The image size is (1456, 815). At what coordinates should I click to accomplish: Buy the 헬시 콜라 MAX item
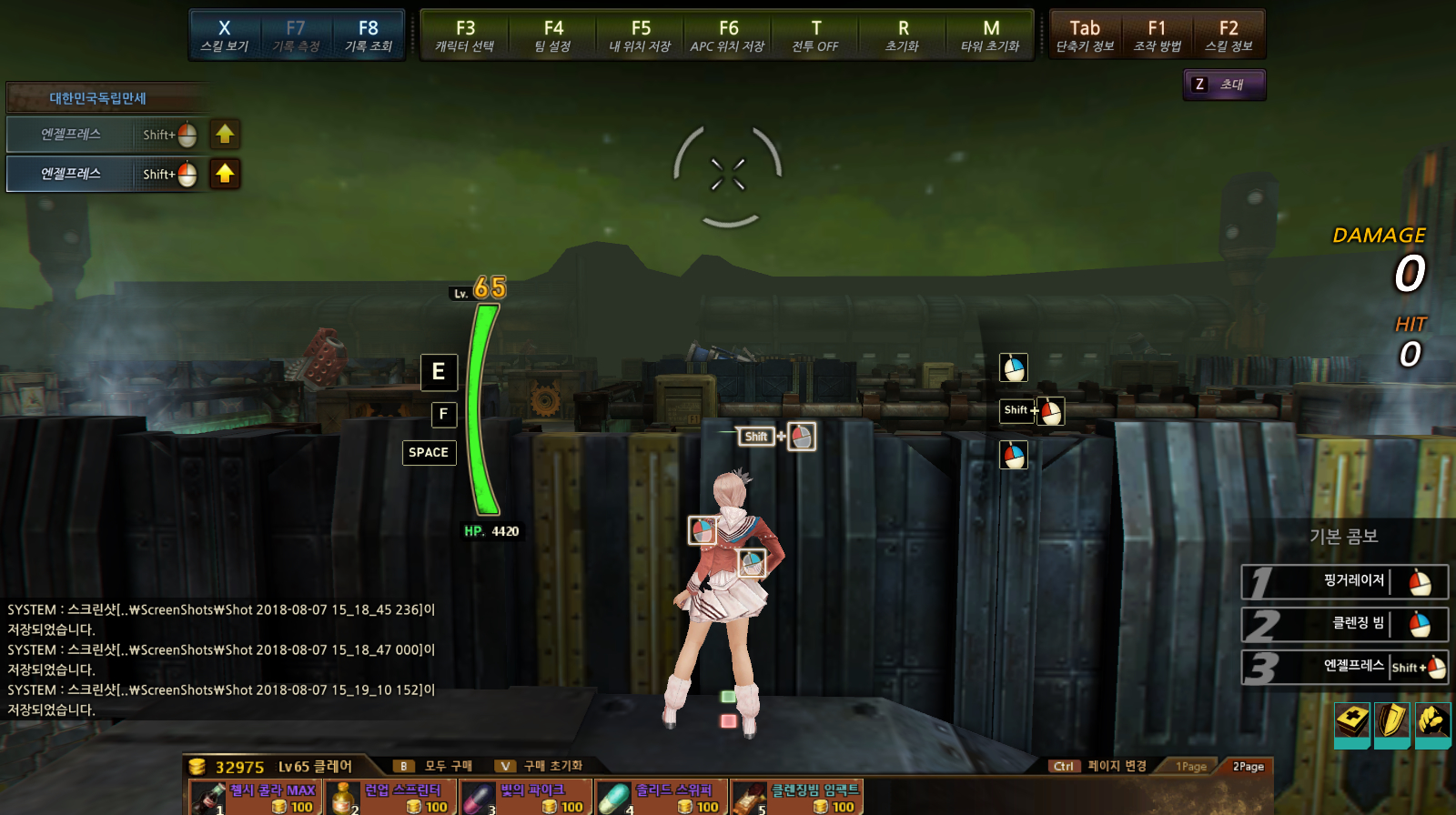coord(255,798)
